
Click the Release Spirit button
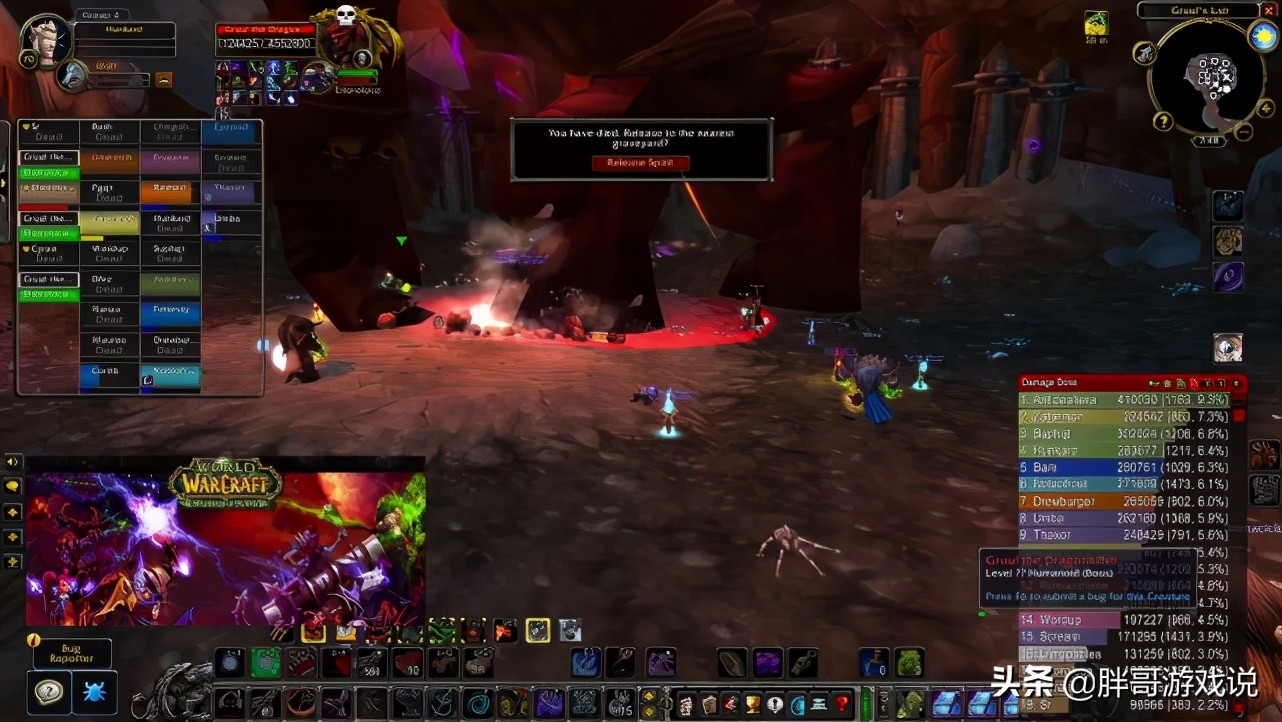[x=640, y=163]
